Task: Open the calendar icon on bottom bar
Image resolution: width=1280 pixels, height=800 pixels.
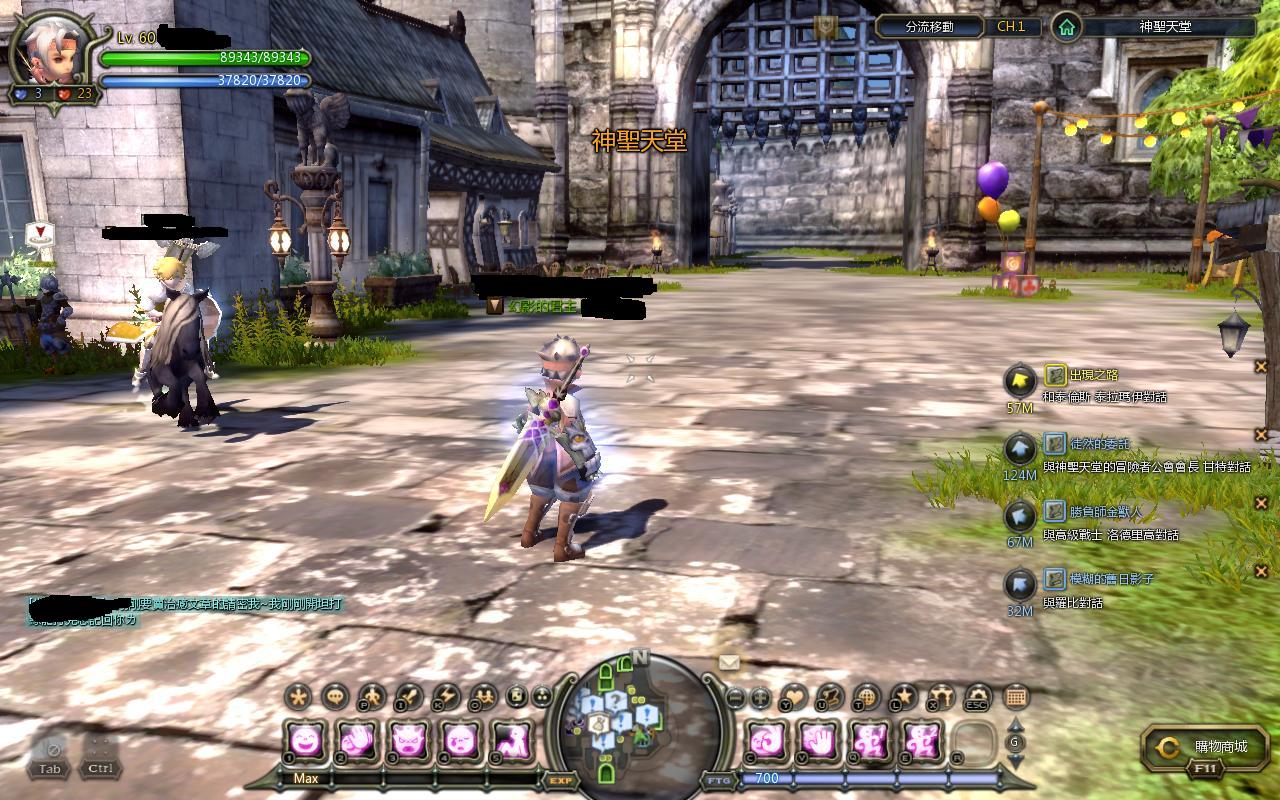Action: [x=1015, y=696]
